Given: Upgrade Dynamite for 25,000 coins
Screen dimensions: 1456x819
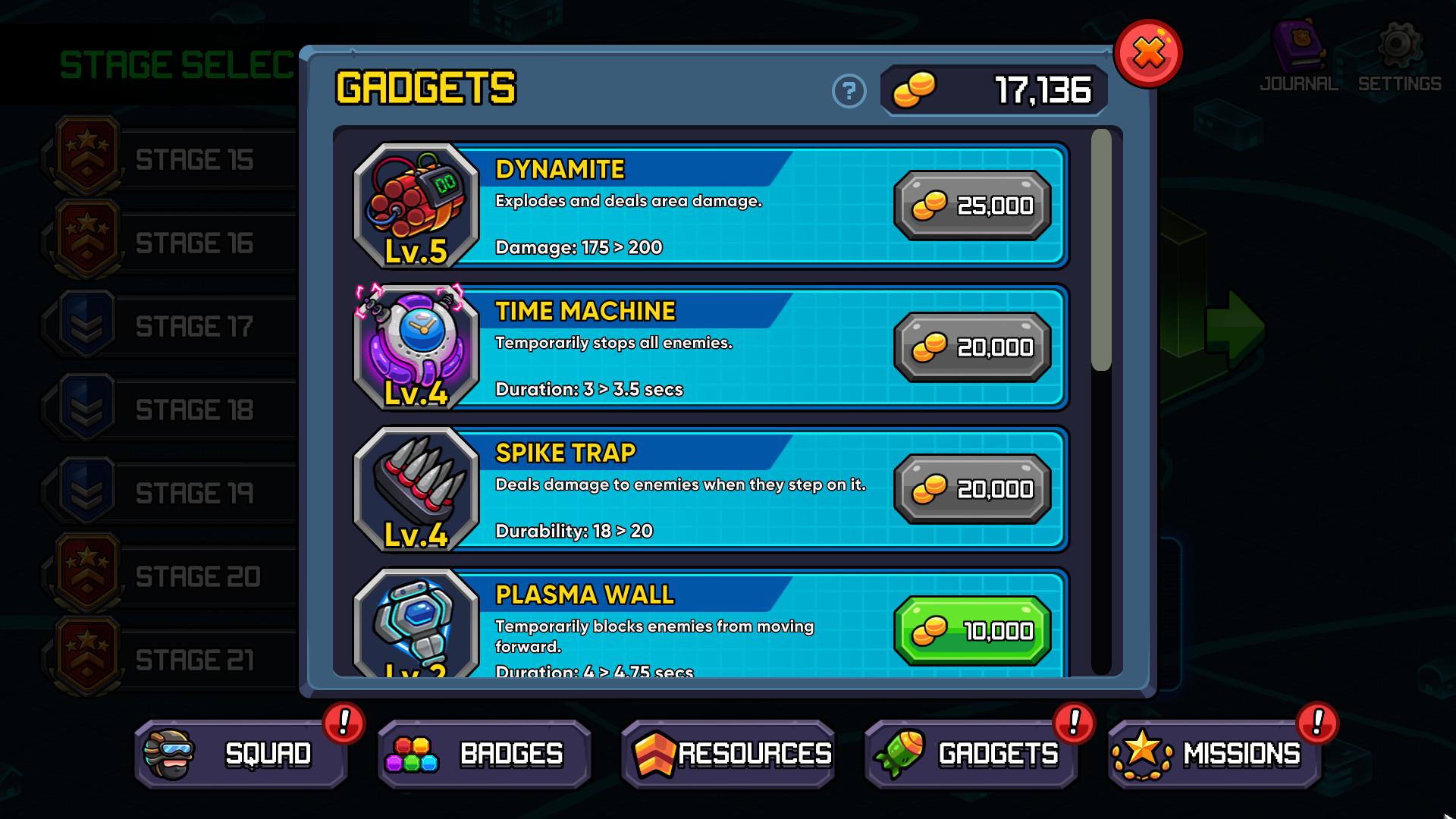Looking at the screenshot, I should (973, 205).
